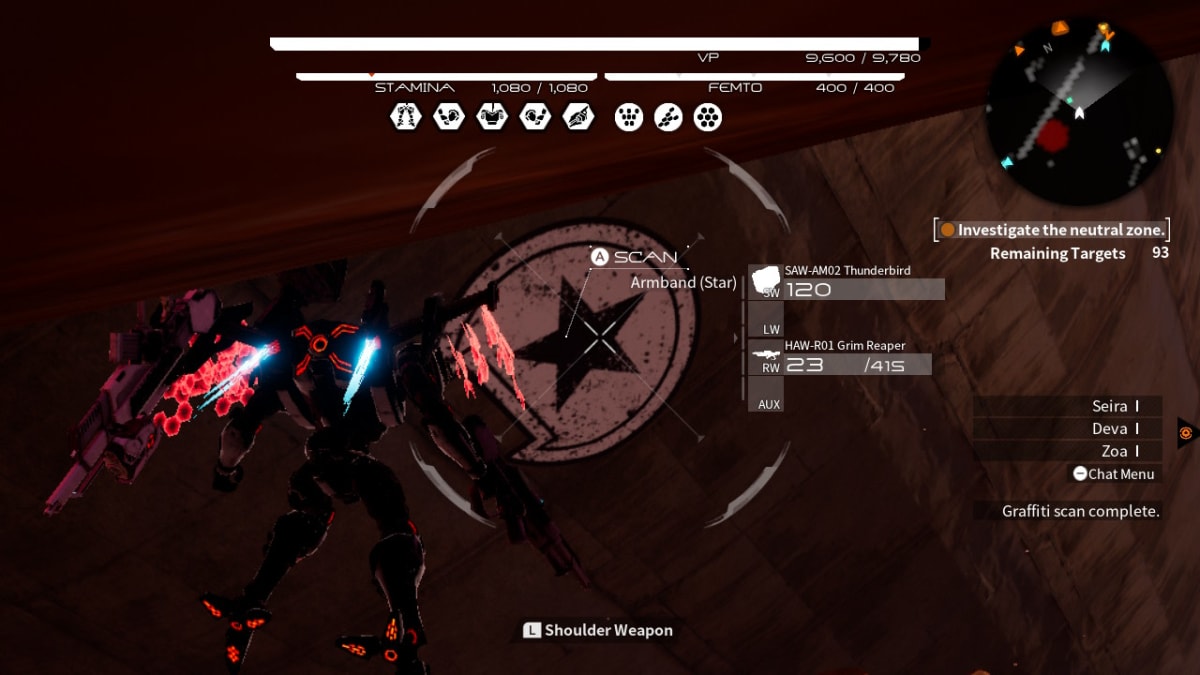This screenshot has width=1200, height=675.
Task: Select the torso body part hexagon icon
Action: 491,117
